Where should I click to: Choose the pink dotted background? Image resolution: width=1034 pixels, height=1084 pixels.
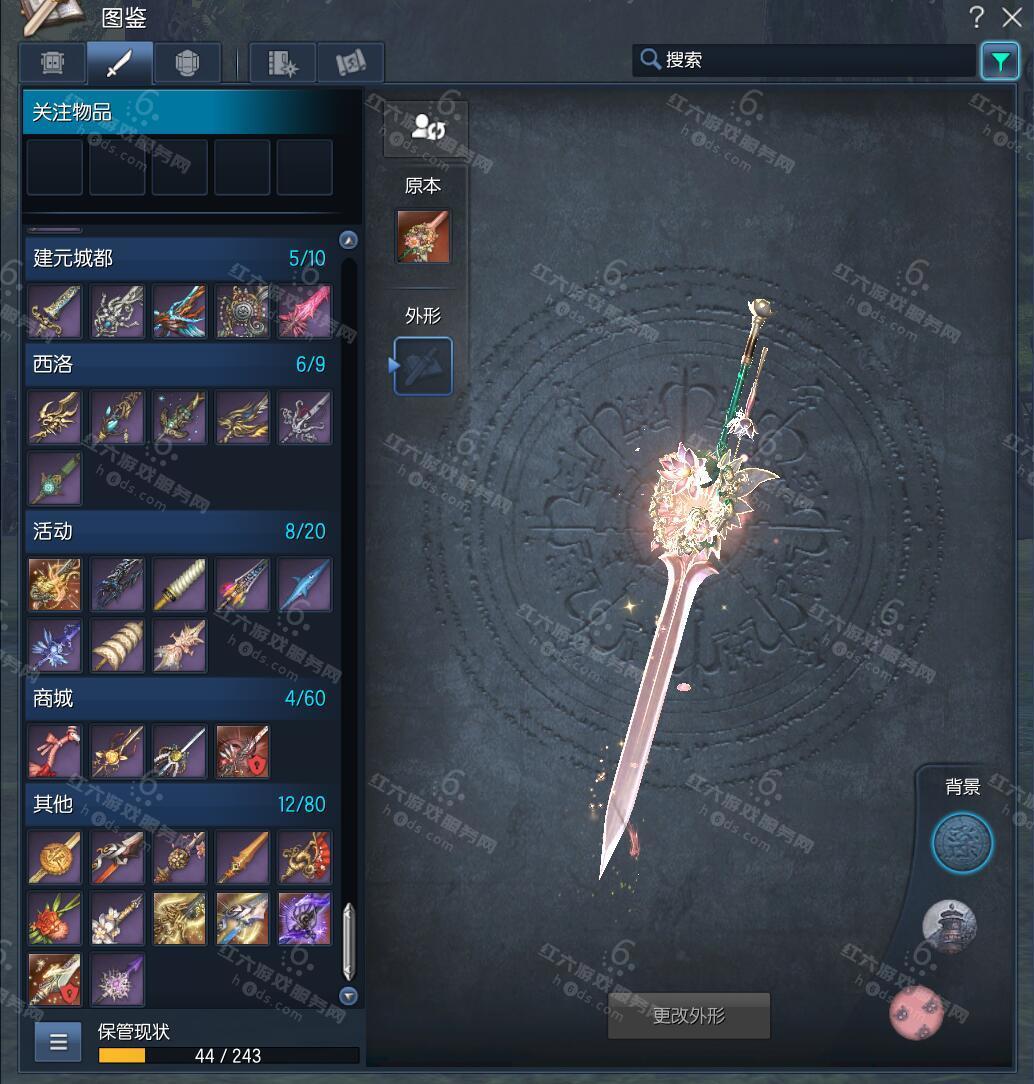[918, 1011]
